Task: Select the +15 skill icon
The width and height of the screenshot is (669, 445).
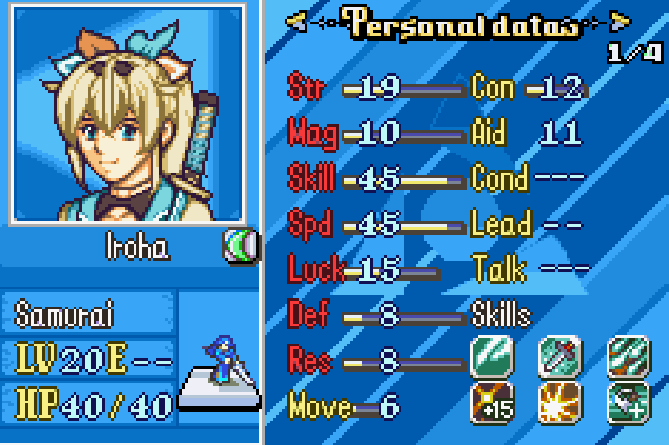Action: tap(491, 402)
